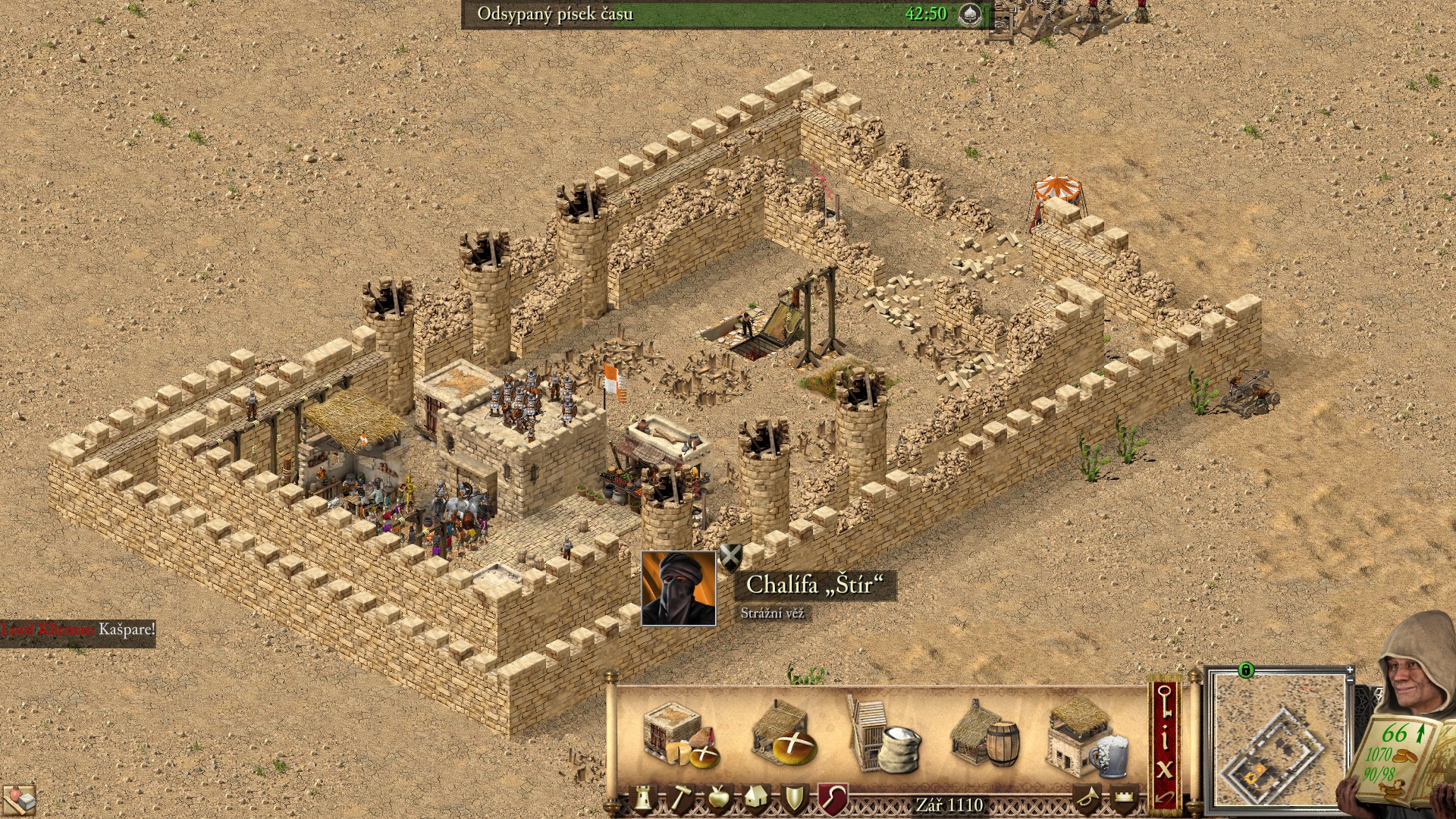
Task: Select the brewery with barrel
Action: pos(985,736)
